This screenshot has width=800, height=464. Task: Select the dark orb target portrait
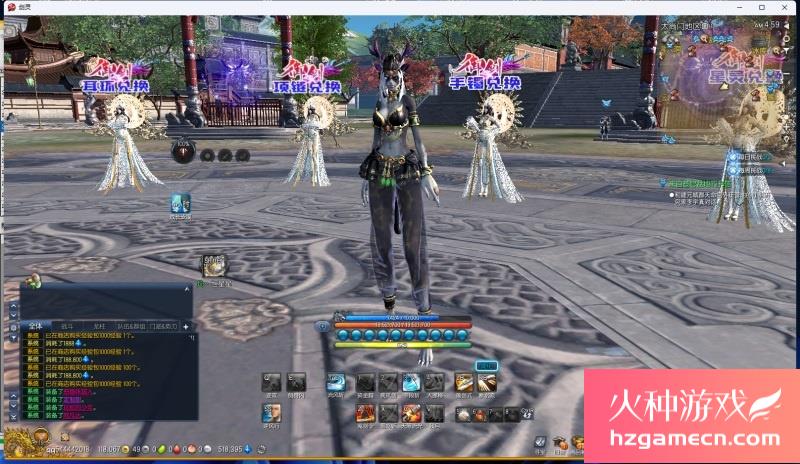point(183,151)
